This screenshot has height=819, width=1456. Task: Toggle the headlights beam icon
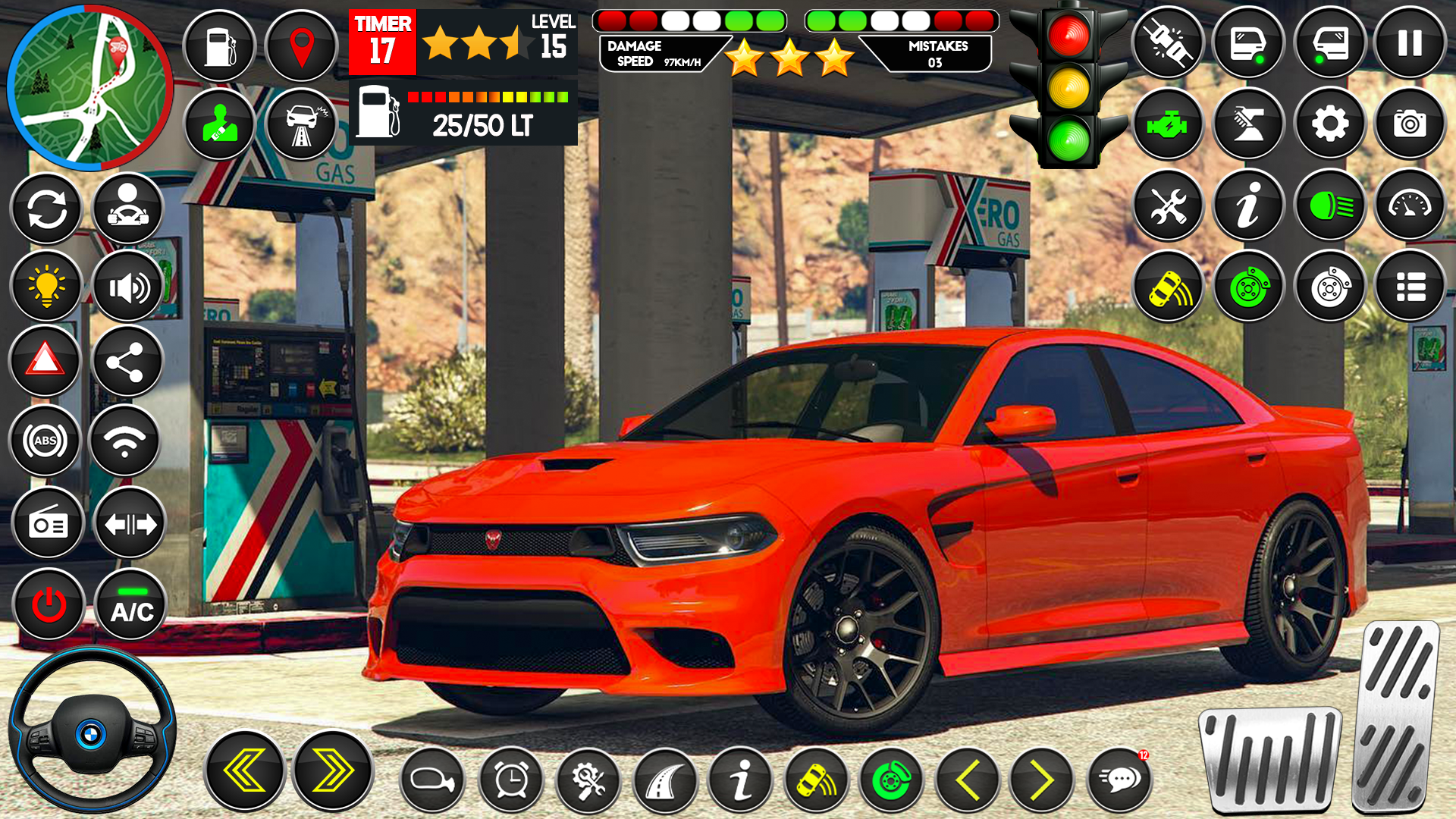point(1329,206)
